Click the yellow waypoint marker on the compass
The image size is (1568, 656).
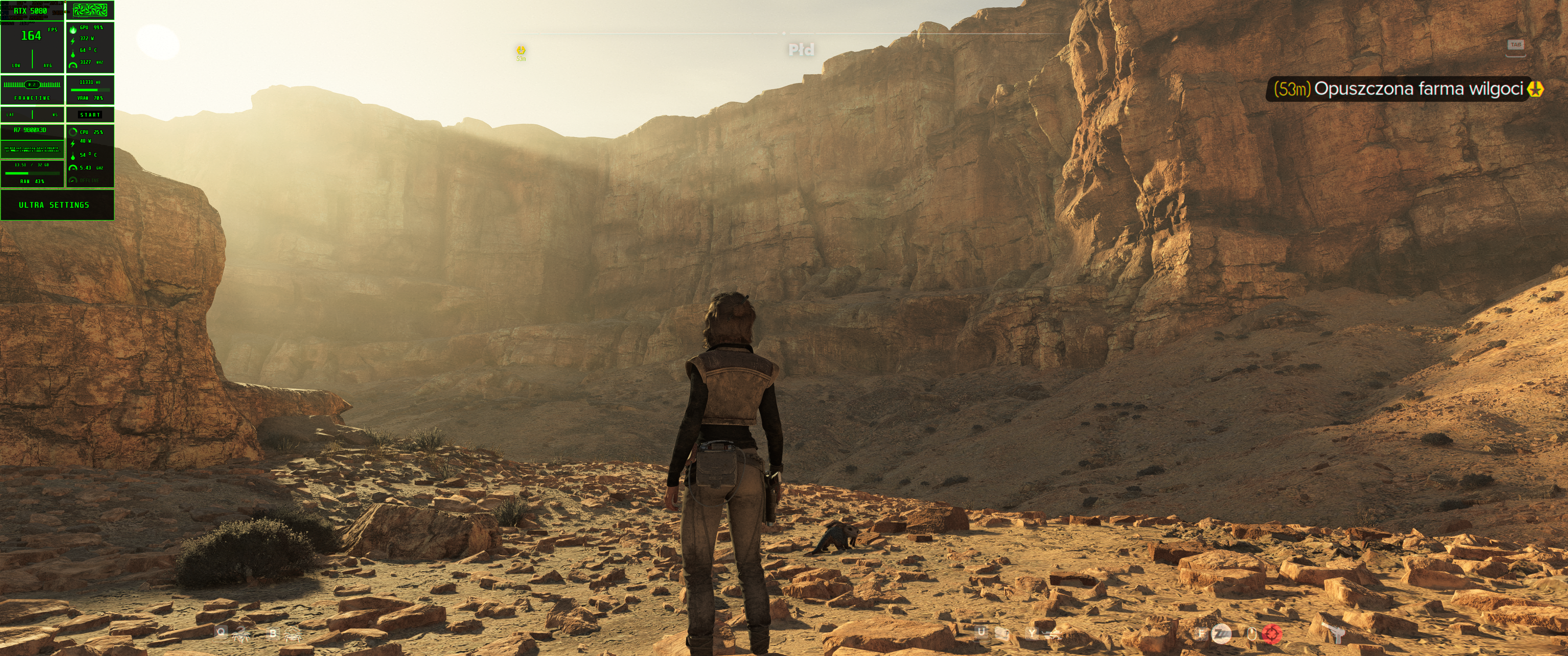coord(521,50)
